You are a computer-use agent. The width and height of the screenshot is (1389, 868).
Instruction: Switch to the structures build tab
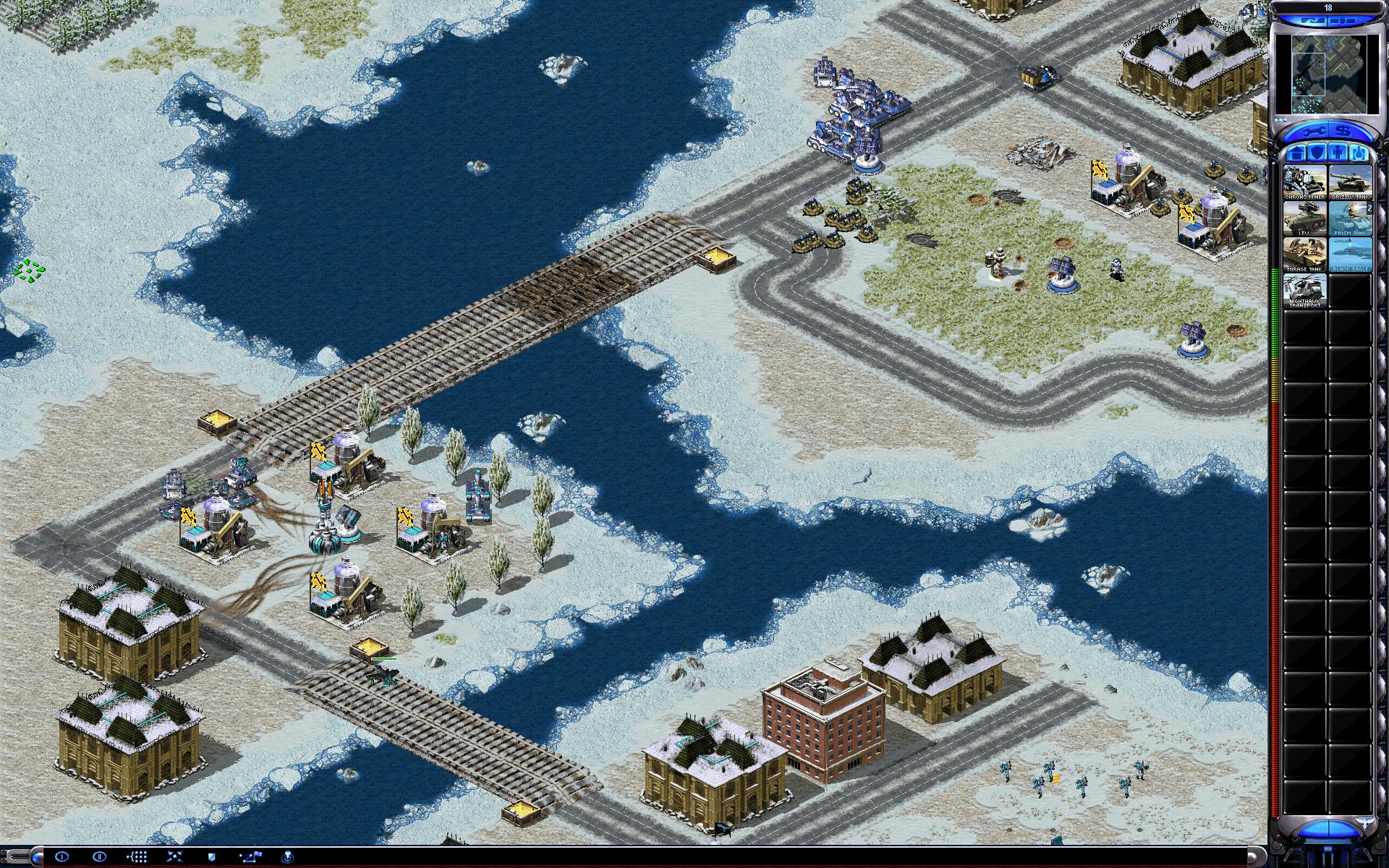pos(1296,153)
